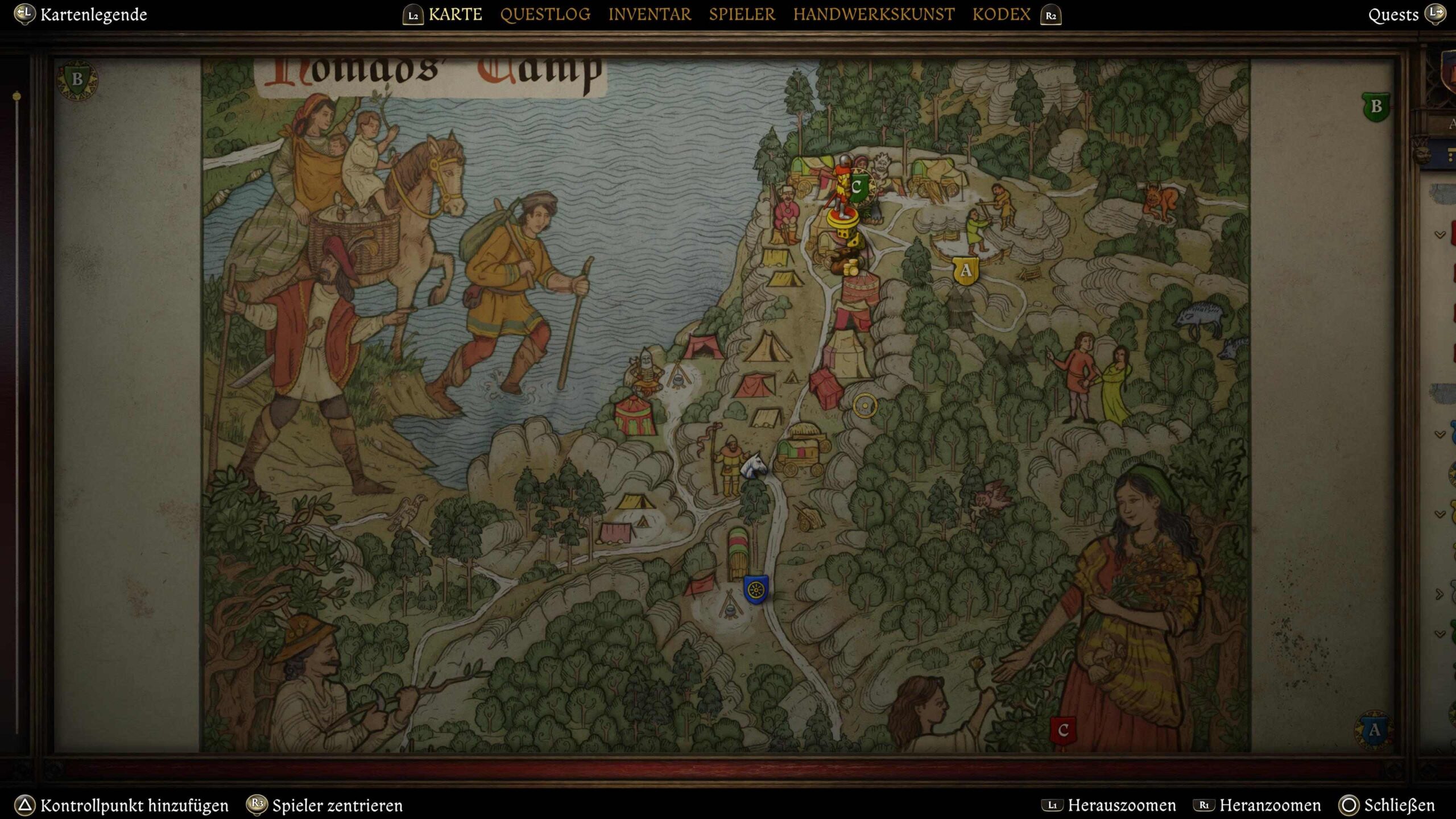Select the blue wheel shield marker
This screenshot has height=819, width=1456.
756,589
